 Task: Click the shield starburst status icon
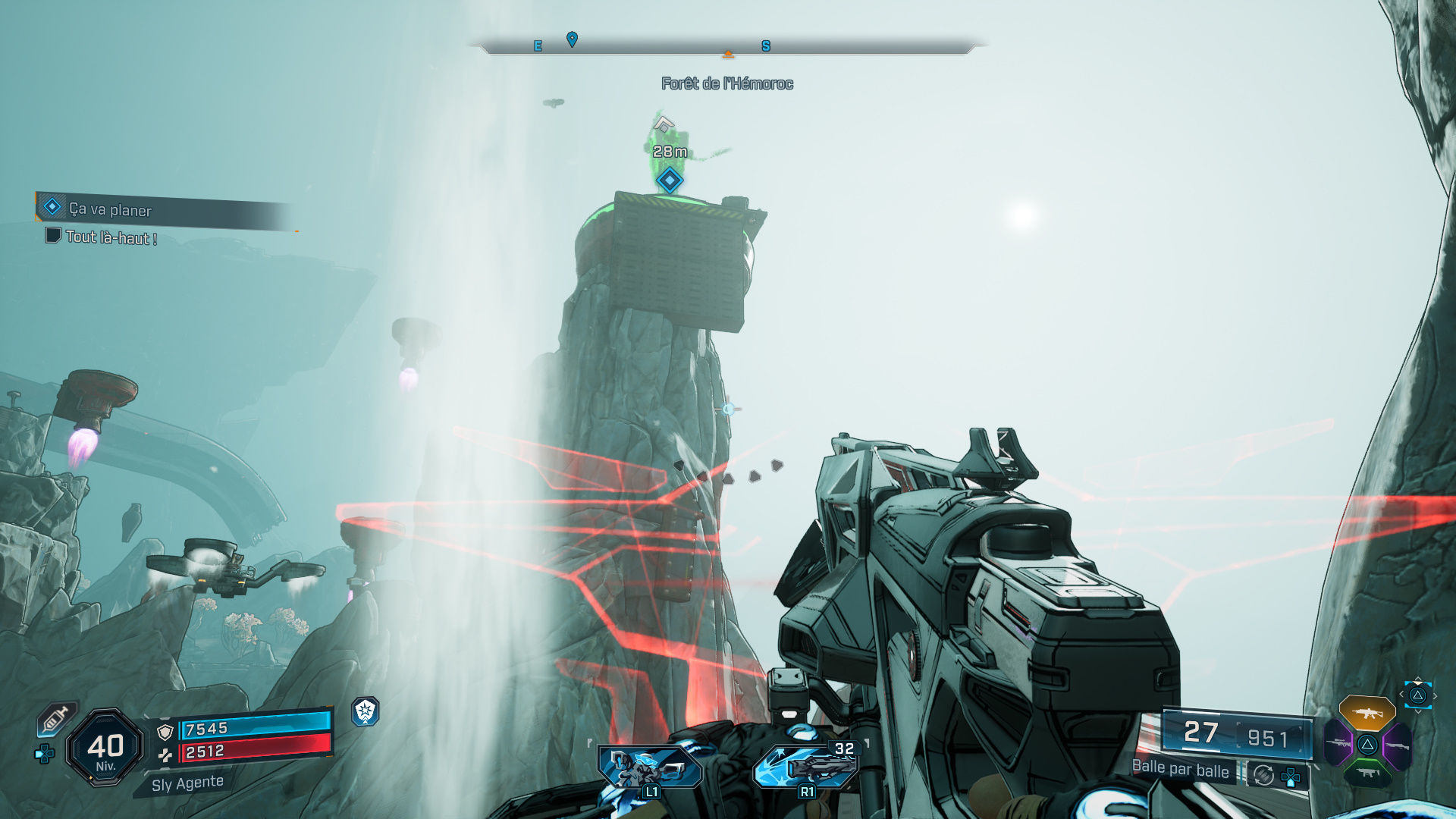(x=366, y=711)
